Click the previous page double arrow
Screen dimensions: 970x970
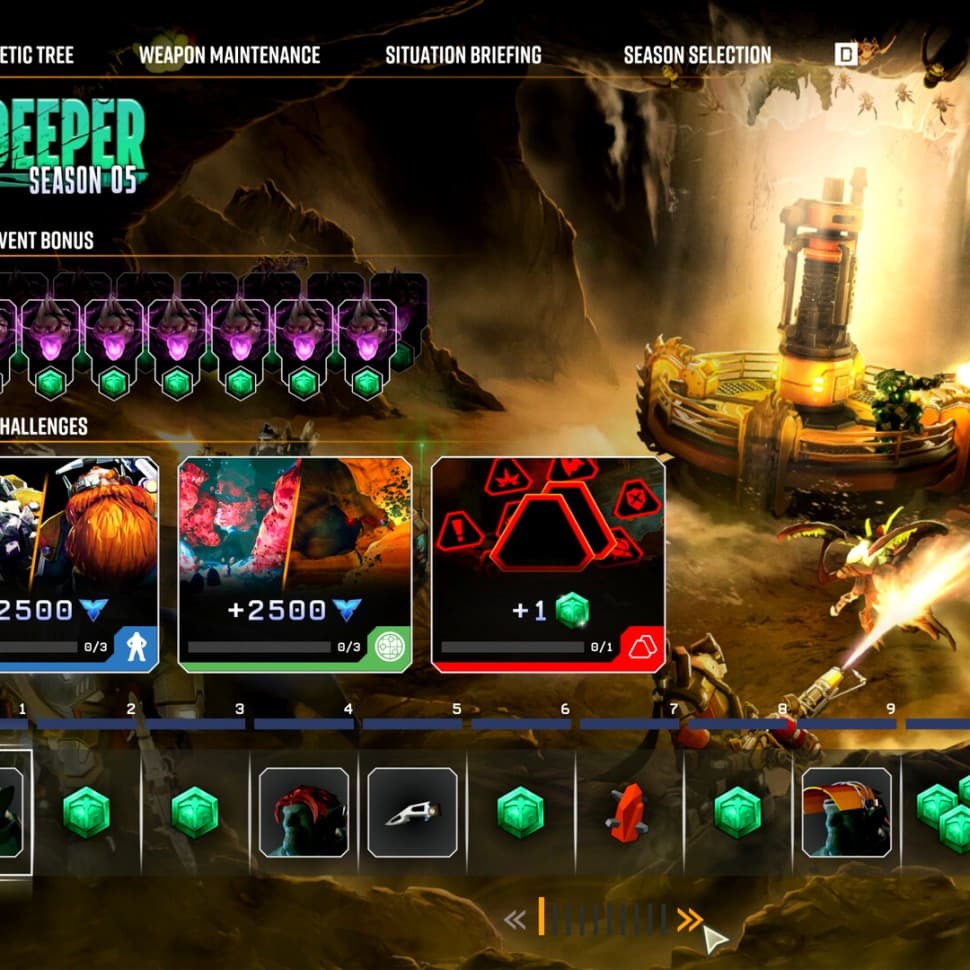515,920
